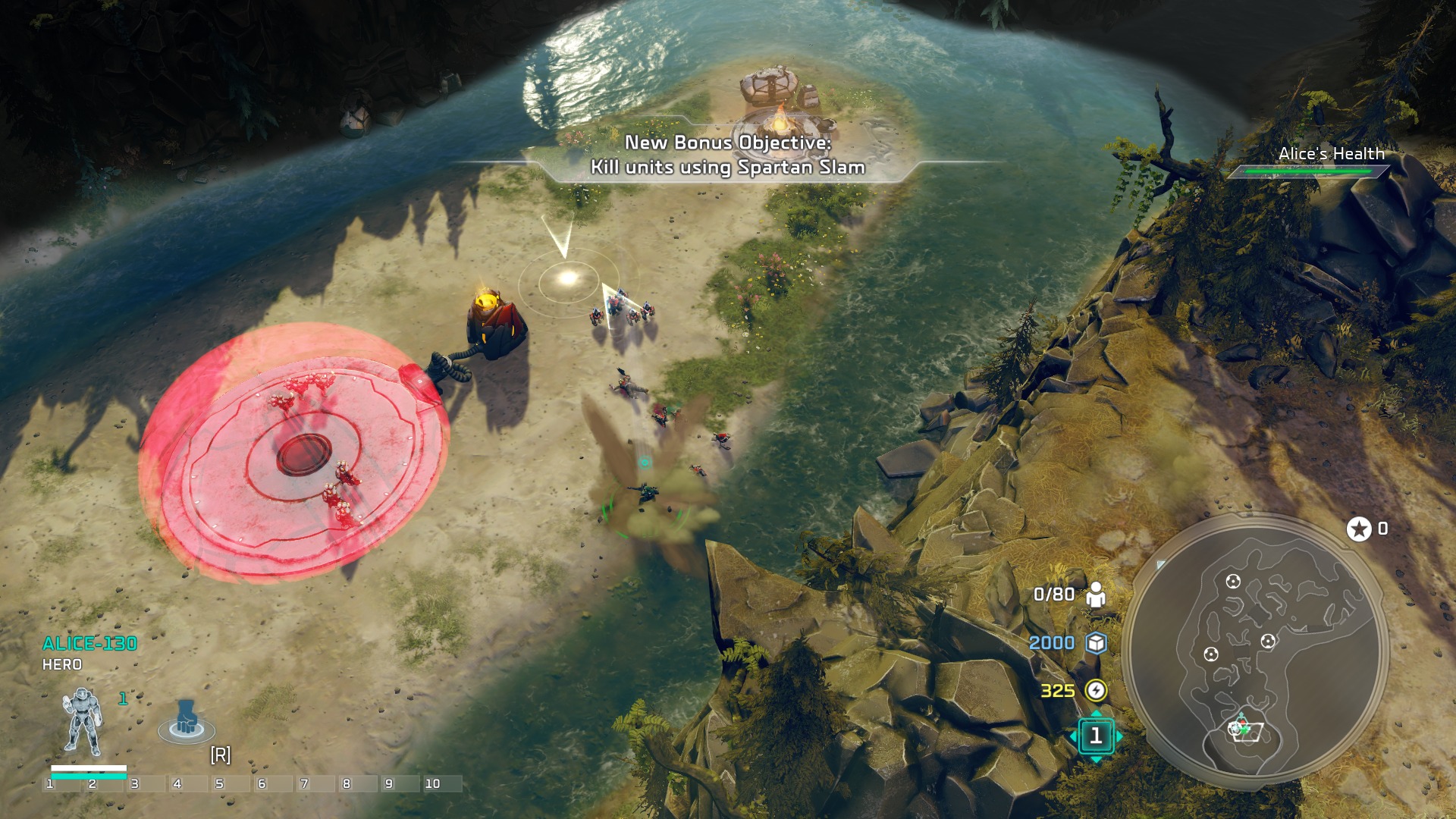Open leader powers via the star icon
This screenshot has width=1456, height=819.
tap(1359, 529)
